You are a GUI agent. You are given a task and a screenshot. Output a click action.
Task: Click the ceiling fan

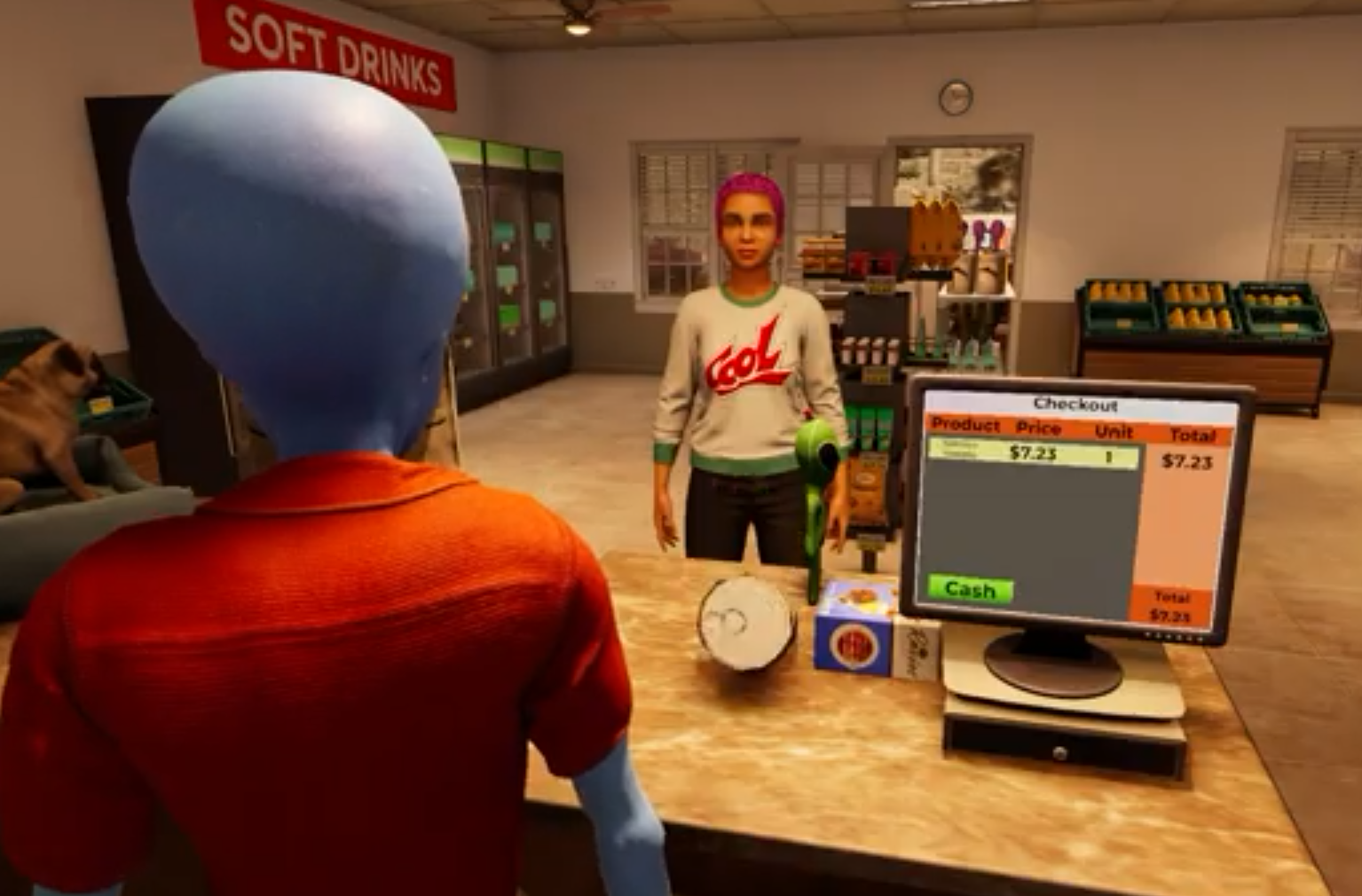pyautogui.click(x=578, y=16)
